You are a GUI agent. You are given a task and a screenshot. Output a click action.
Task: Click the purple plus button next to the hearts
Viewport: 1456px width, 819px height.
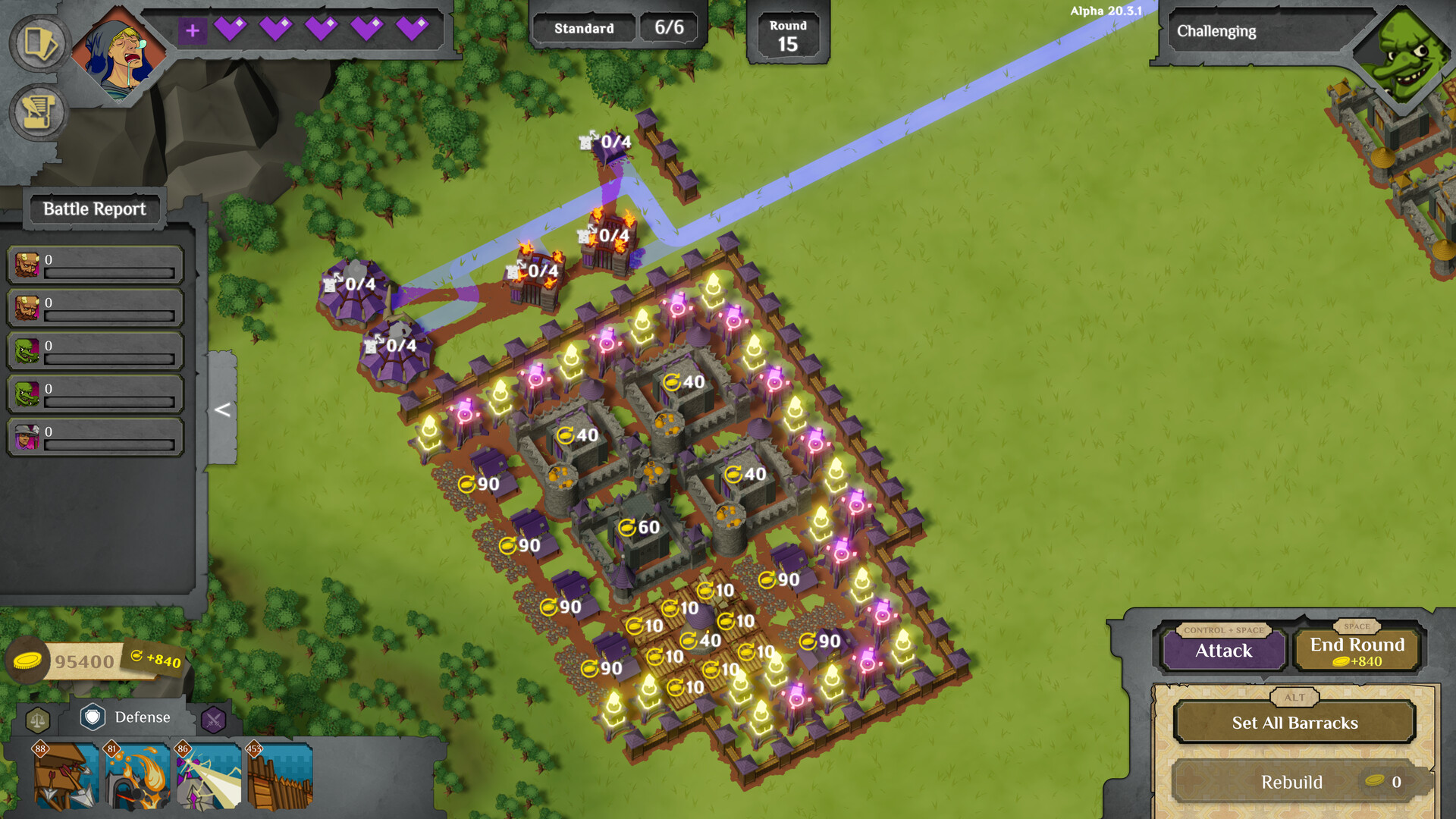pyautogui.click(x=194, y=31)
